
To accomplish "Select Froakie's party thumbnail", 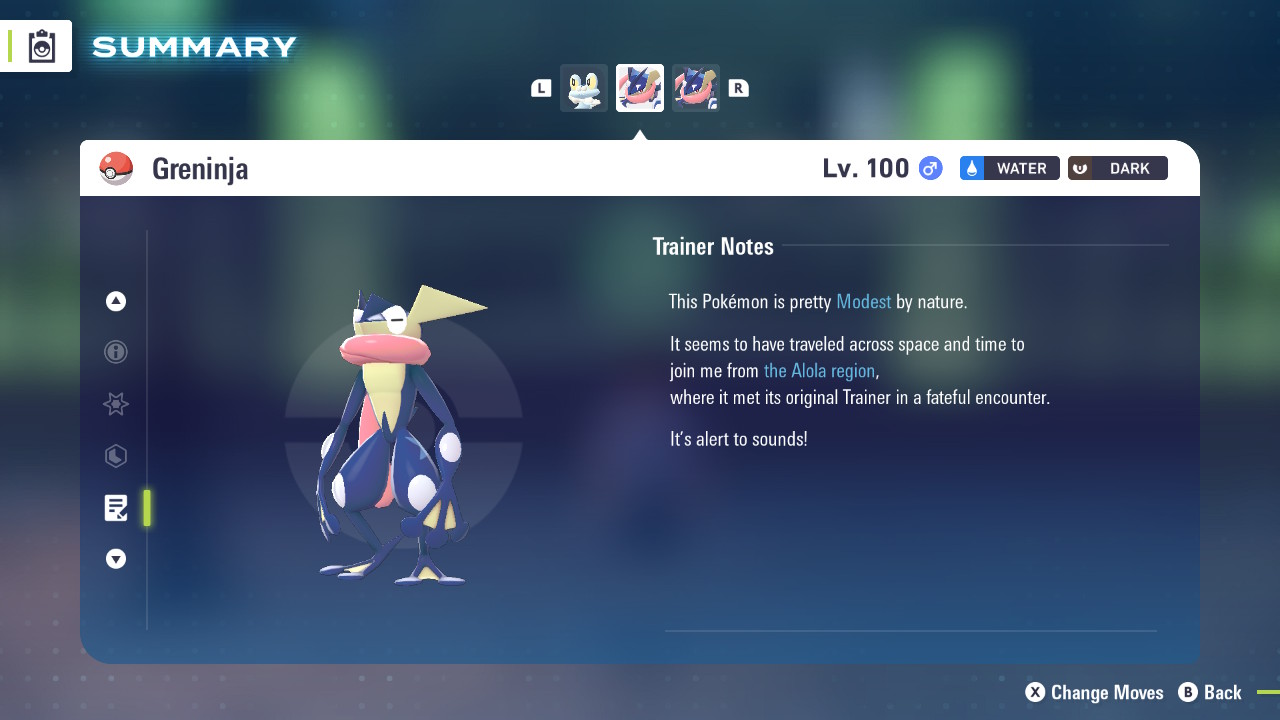I will click(x=584, y=87).
